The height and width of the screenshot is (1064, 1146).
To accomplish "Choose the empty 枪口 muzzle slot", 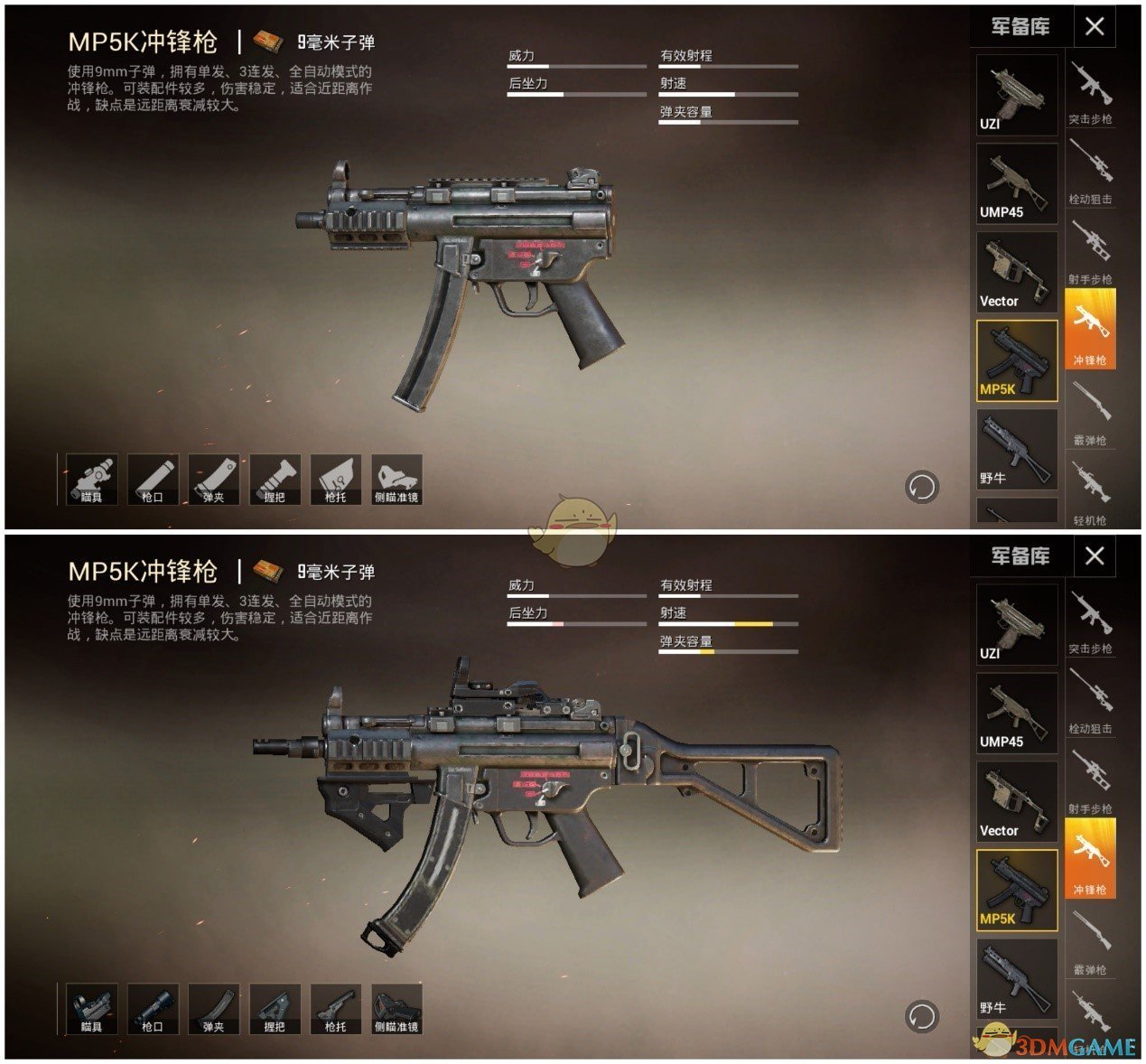I will [153, 479].
